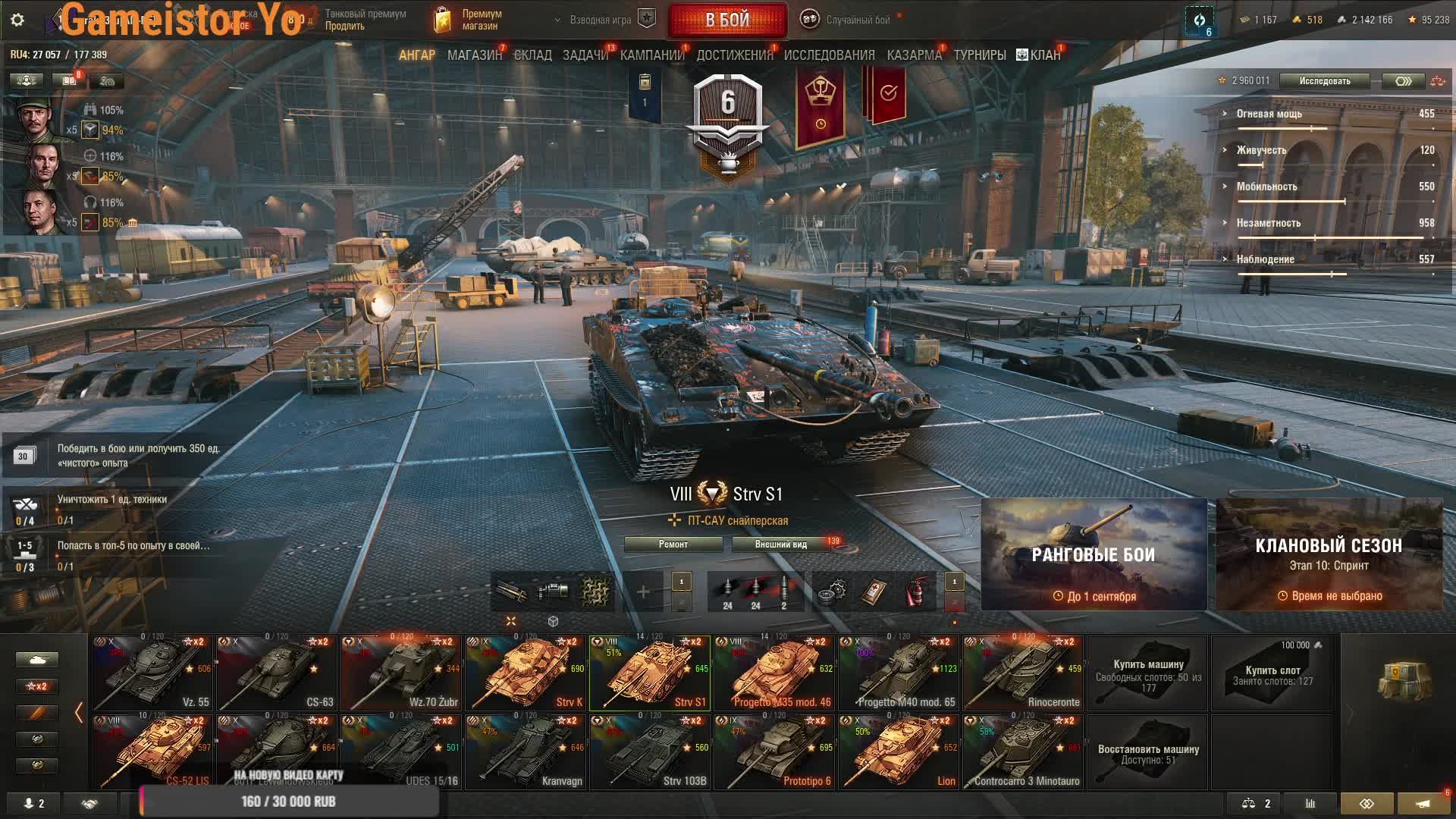Choose the Rinoceronte tank tile
The height and width of the screenshot is (819, 1456).
point(1023,673)
